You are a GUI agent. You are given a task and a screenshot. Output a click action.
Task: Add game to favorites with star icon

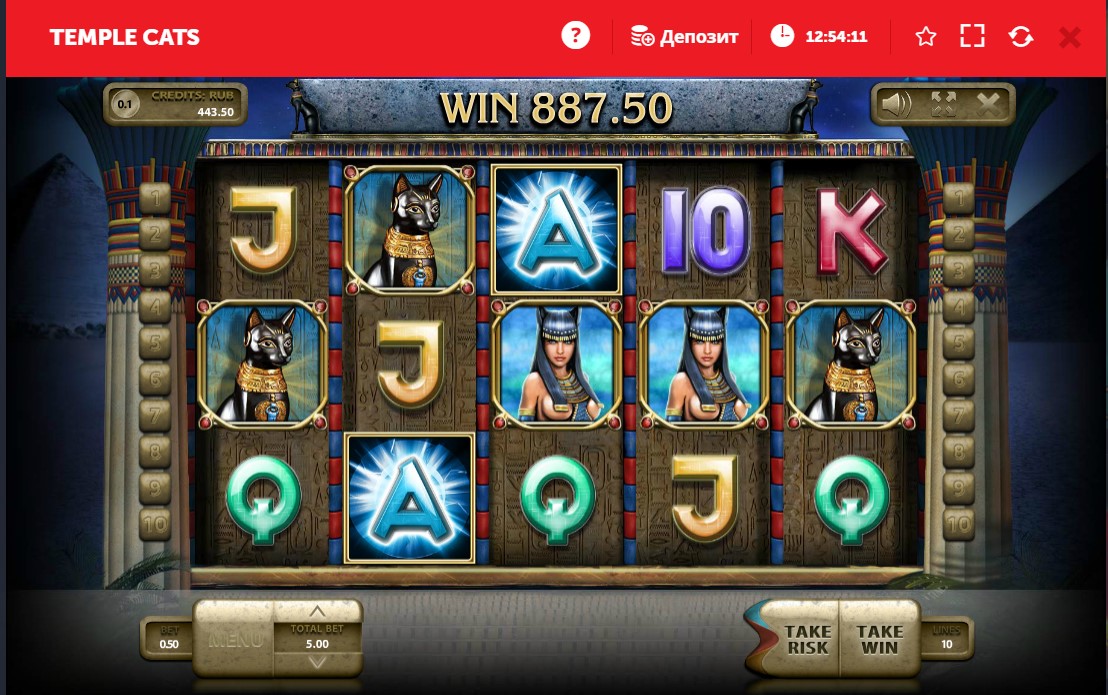[x=926, y=37]
